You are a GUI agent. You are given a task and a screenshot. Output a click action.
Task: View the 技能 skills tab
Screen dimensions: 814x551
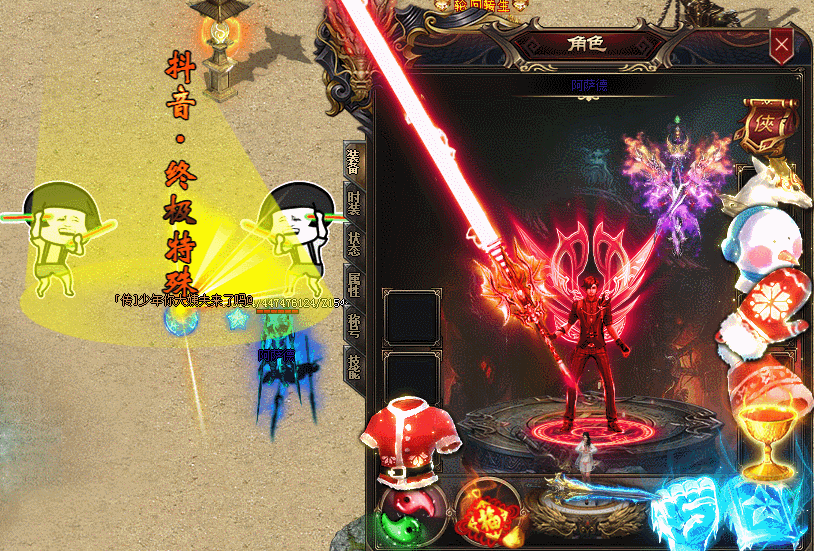(354, 366)
